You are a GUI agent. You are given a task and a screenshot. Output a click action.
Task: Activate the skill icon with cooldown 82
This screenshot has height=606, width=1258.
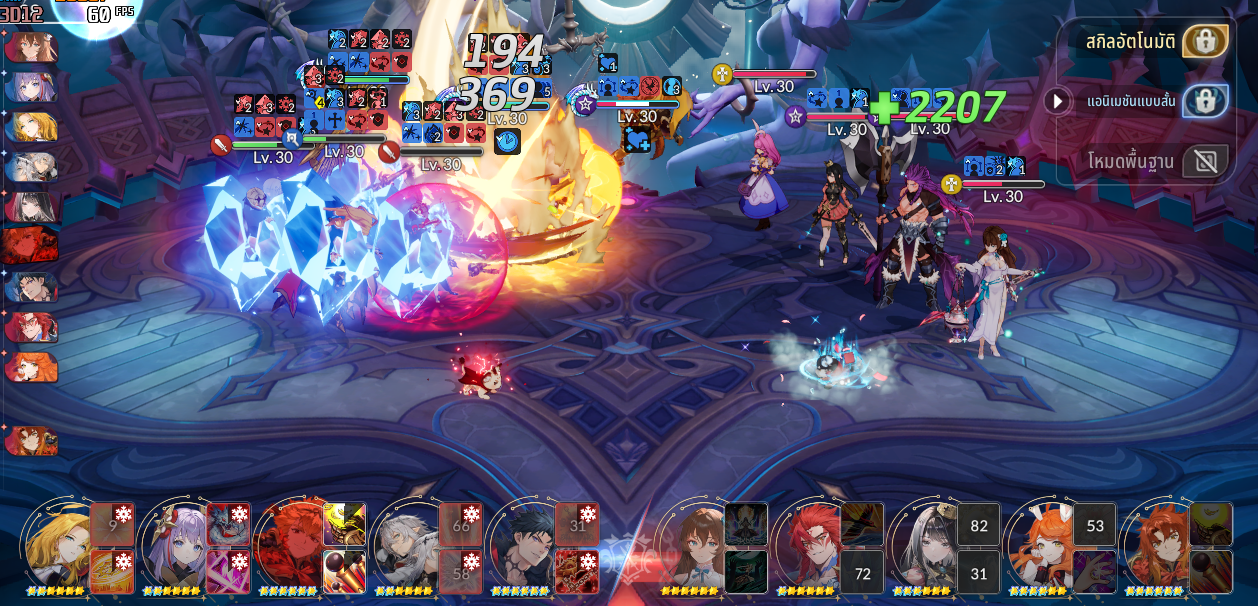(978, 525)
